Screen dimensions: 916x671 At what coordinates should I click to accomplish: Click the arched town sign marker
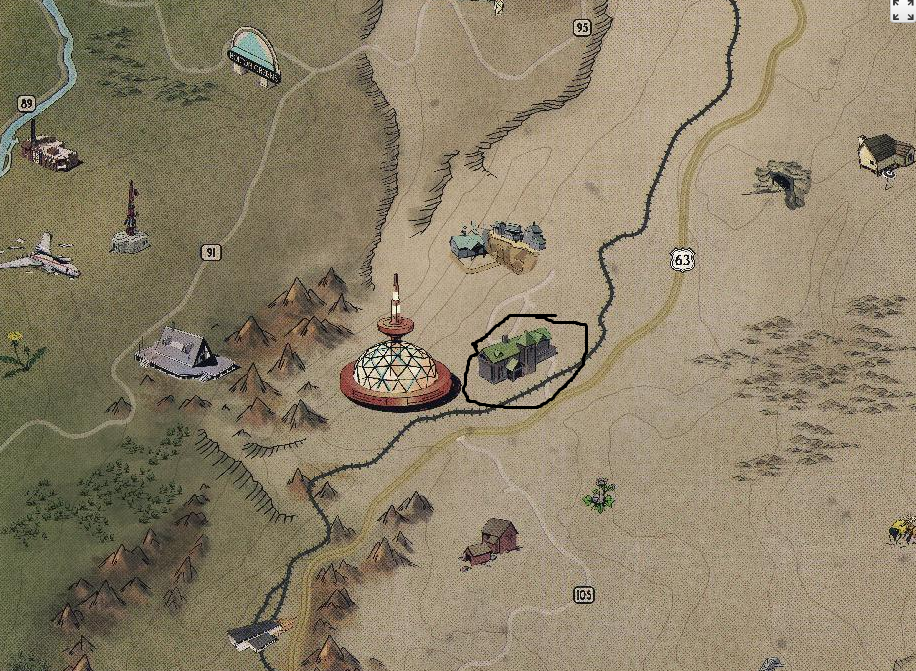click(254, 55)
